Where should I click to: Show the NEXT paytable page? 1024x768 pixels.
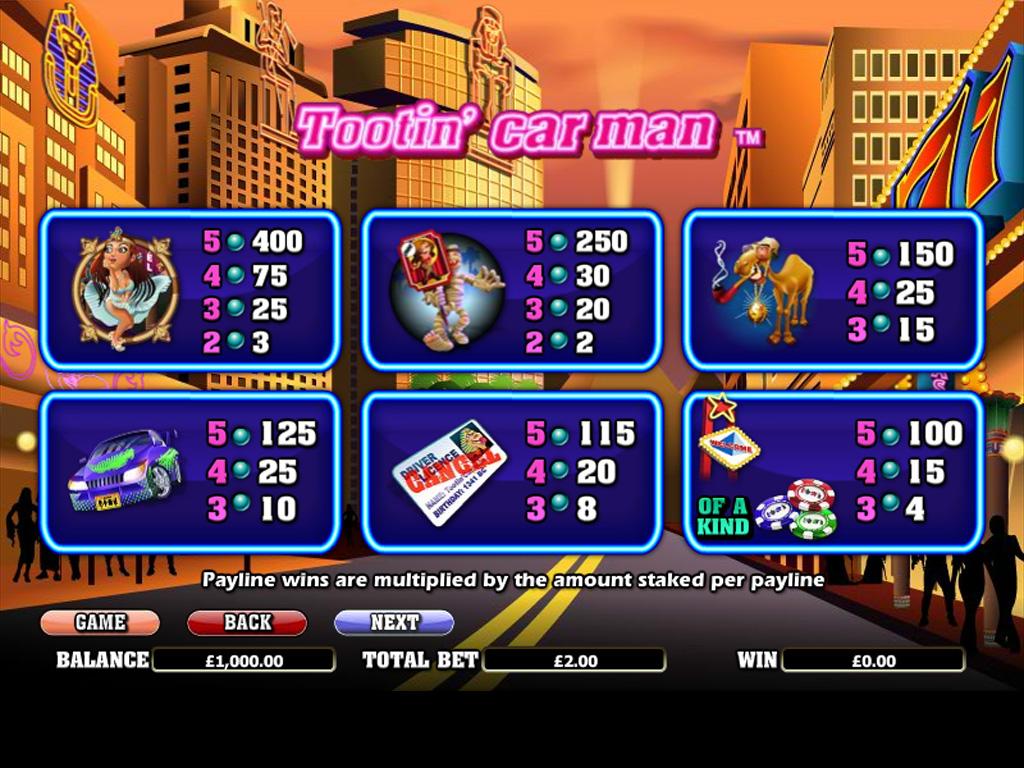[x=394, y=622]
